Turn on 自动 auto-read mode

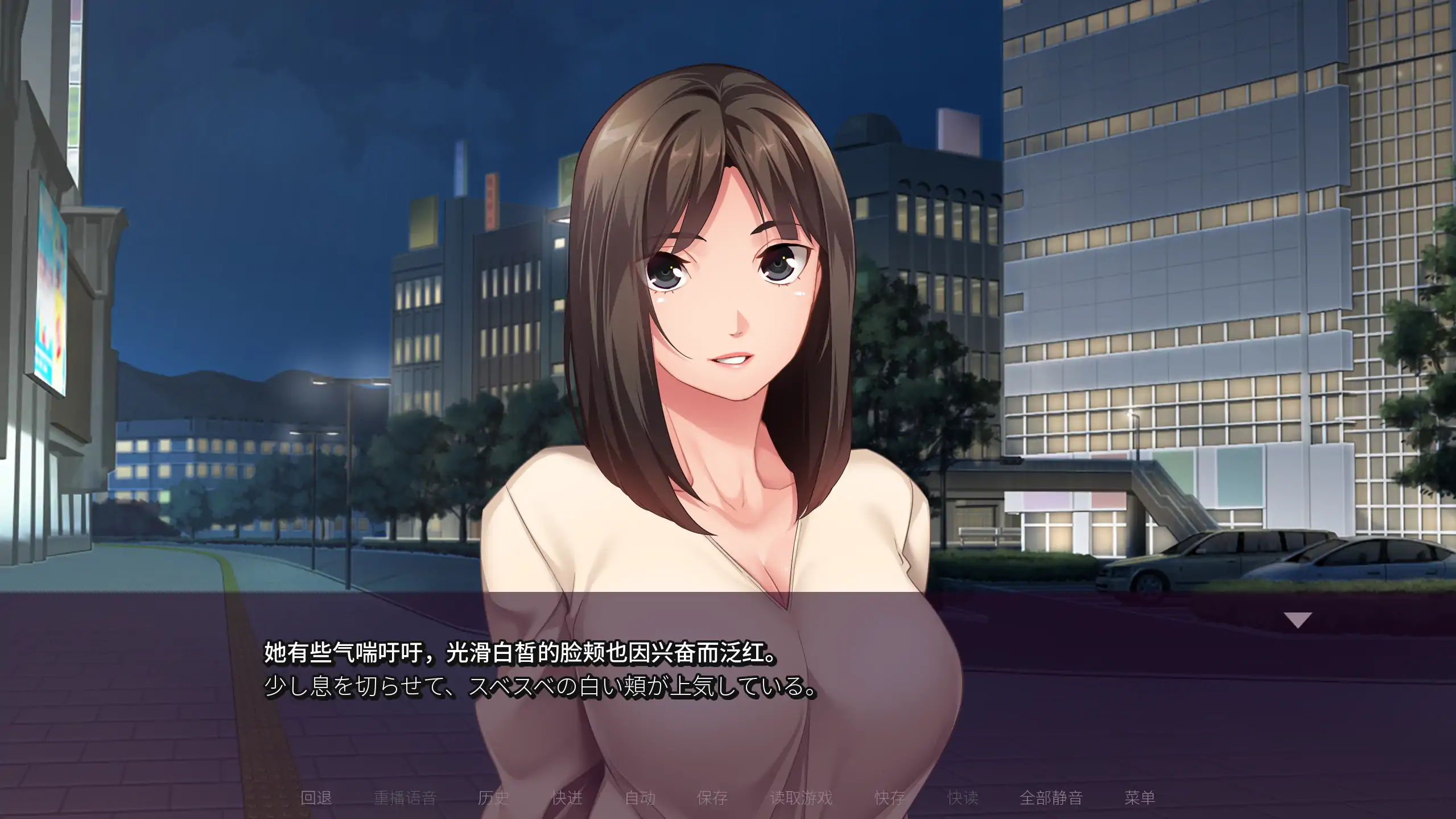(x=641, y=798)
